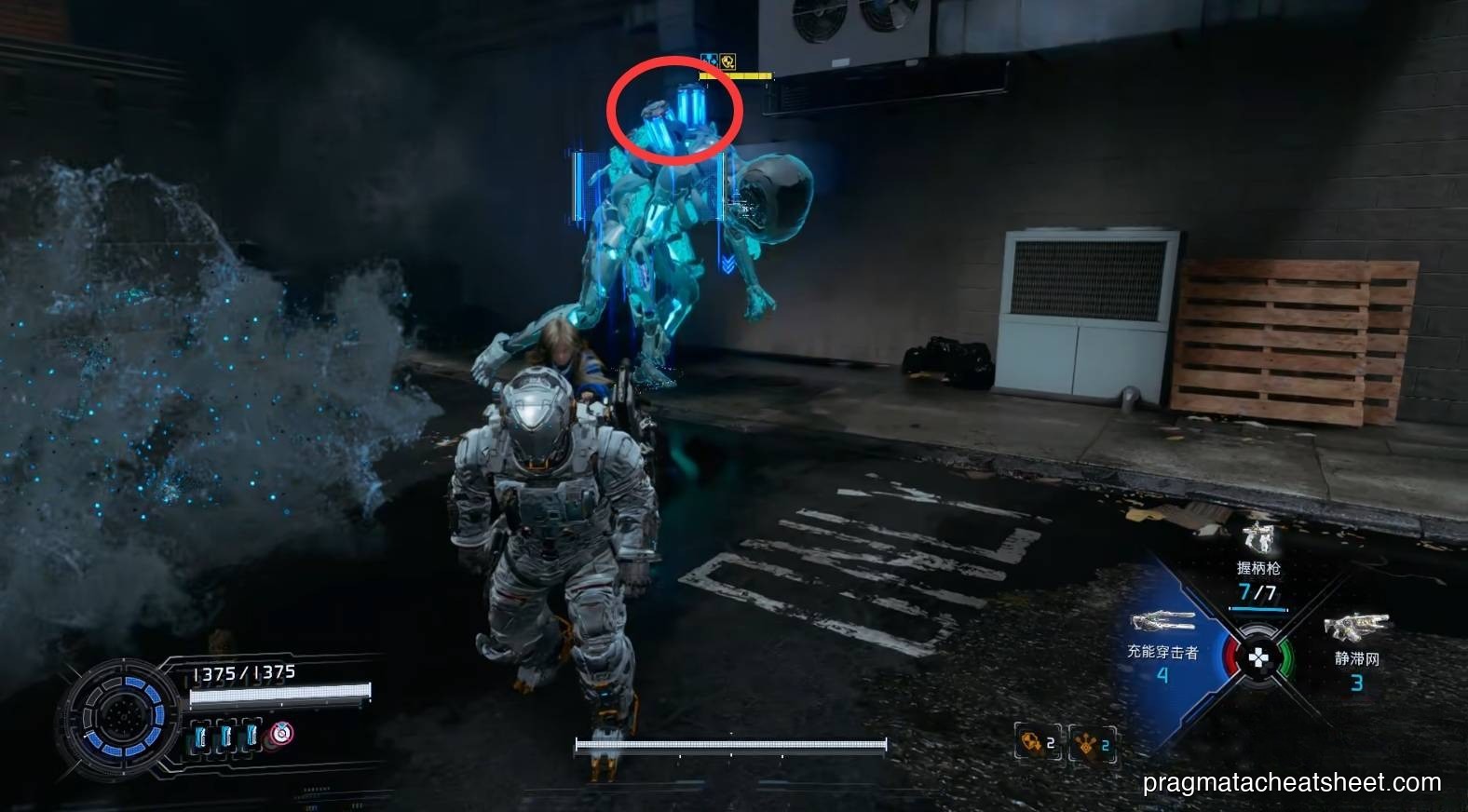This screenshot has height=812, width=1468.
Task: Click the yellow shield status icon above the enemy
Action: [x=728, y=62]
